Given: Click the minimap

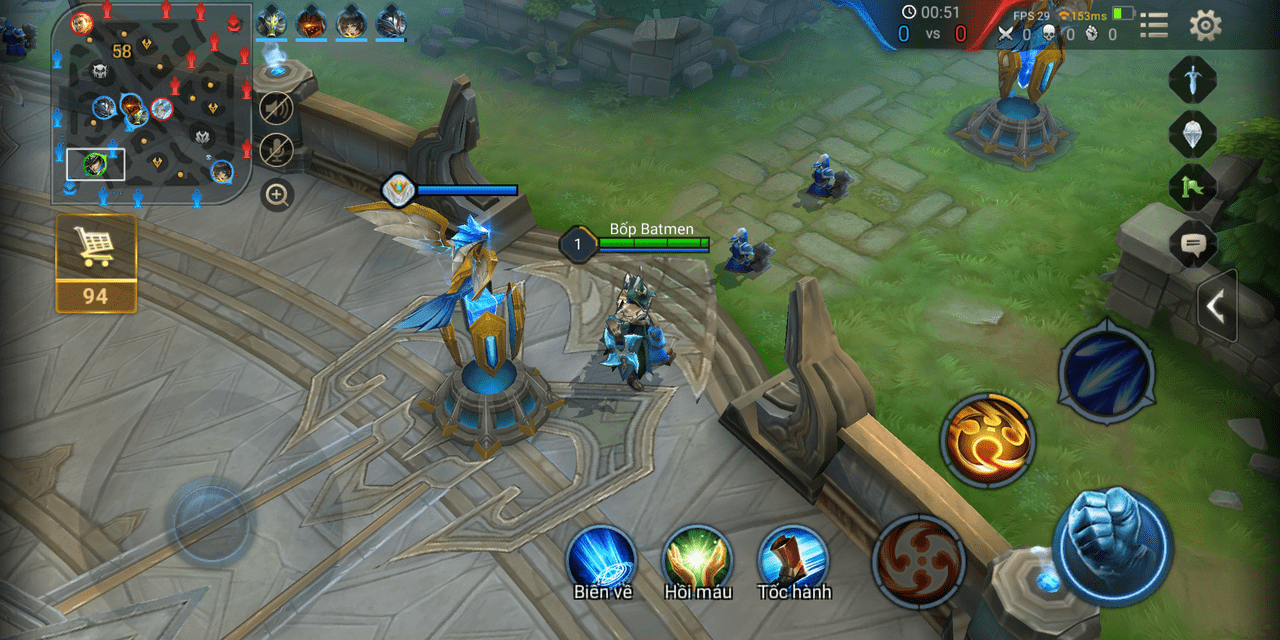Looking at the screenshot, I should [x=150, y=103].
